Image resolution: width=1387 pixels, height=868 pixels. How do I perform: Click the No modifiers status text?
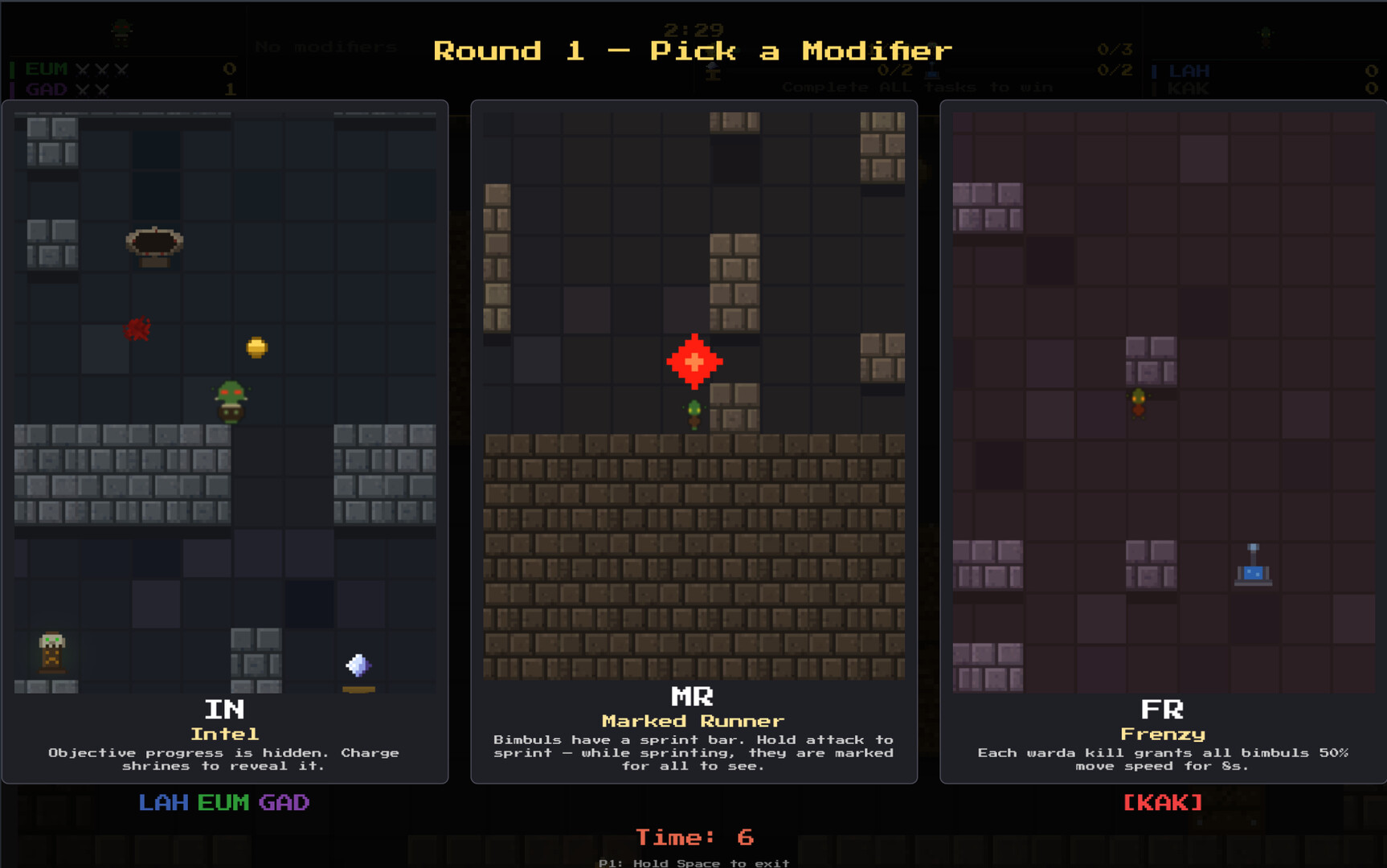click(325, 46)
